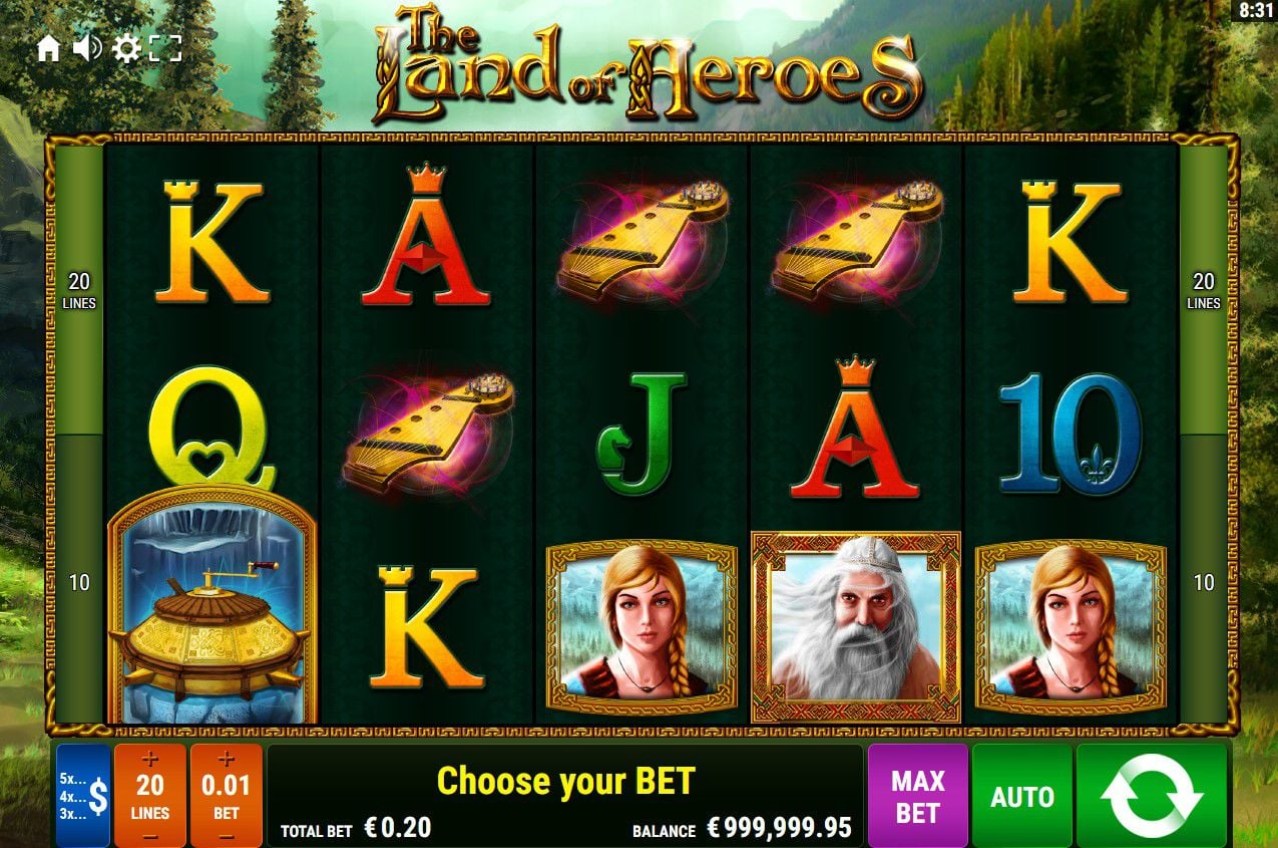Open the gear settings menu

[x=126, y=48]
